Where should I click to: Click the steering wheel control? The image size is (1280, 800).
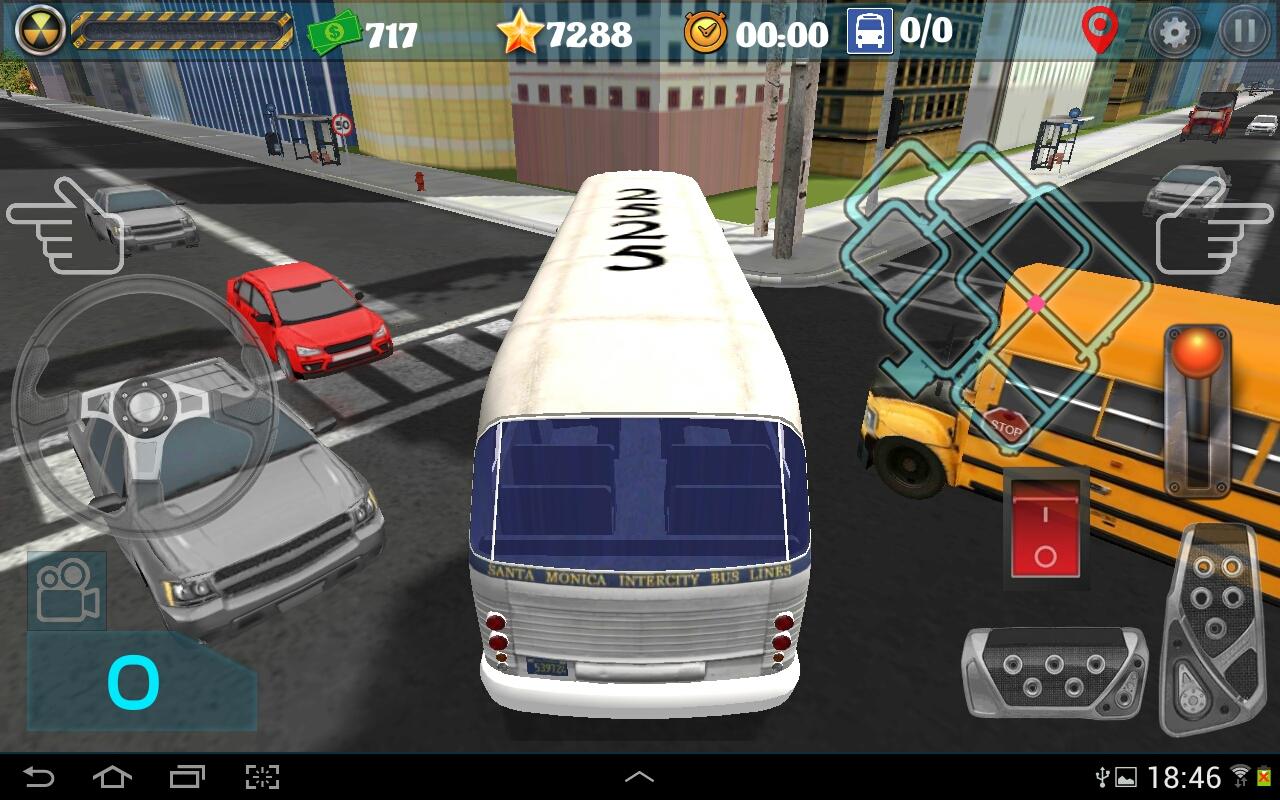144,407
